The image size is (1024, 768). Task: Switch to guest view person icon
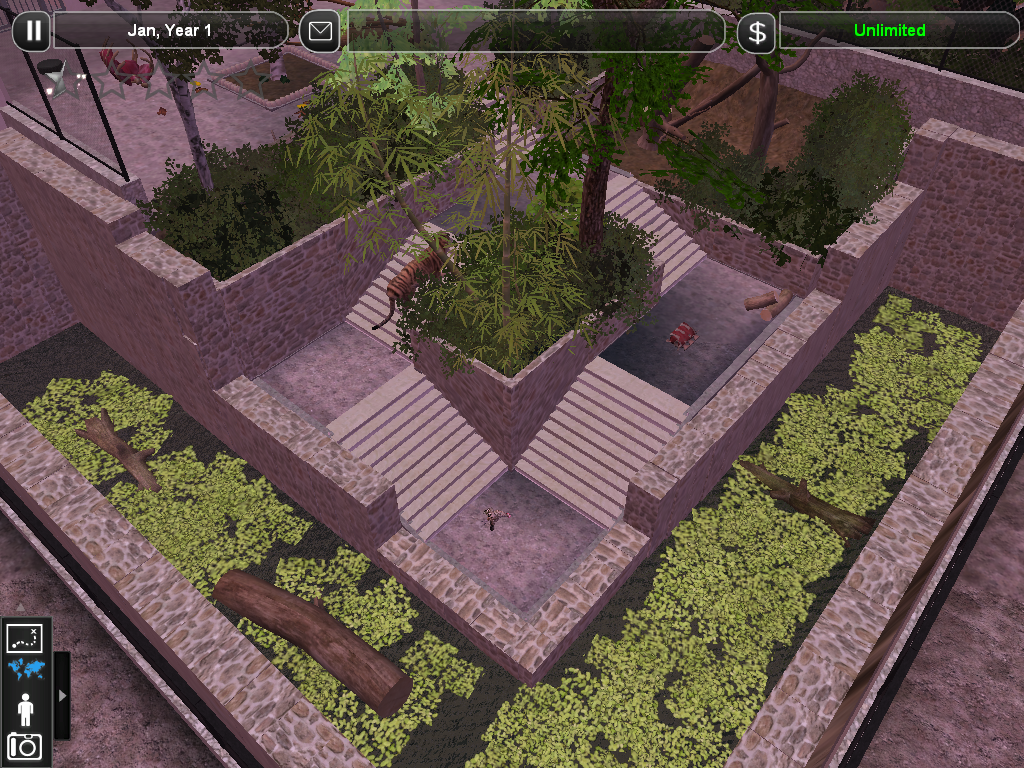click(x=25, y=708)
